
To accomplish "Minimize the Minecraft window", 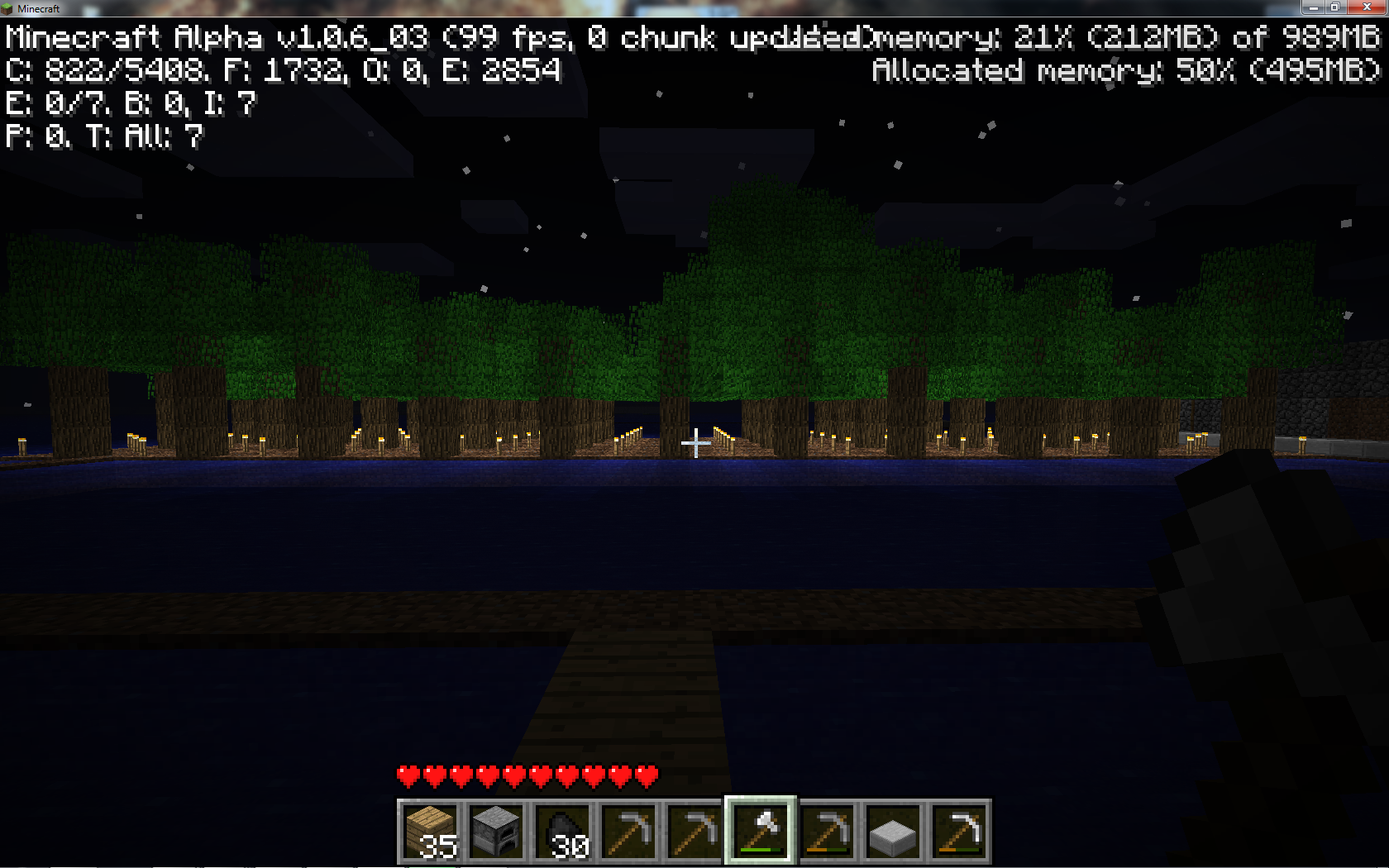I will pyautogui.click(x=1313, y=7).
